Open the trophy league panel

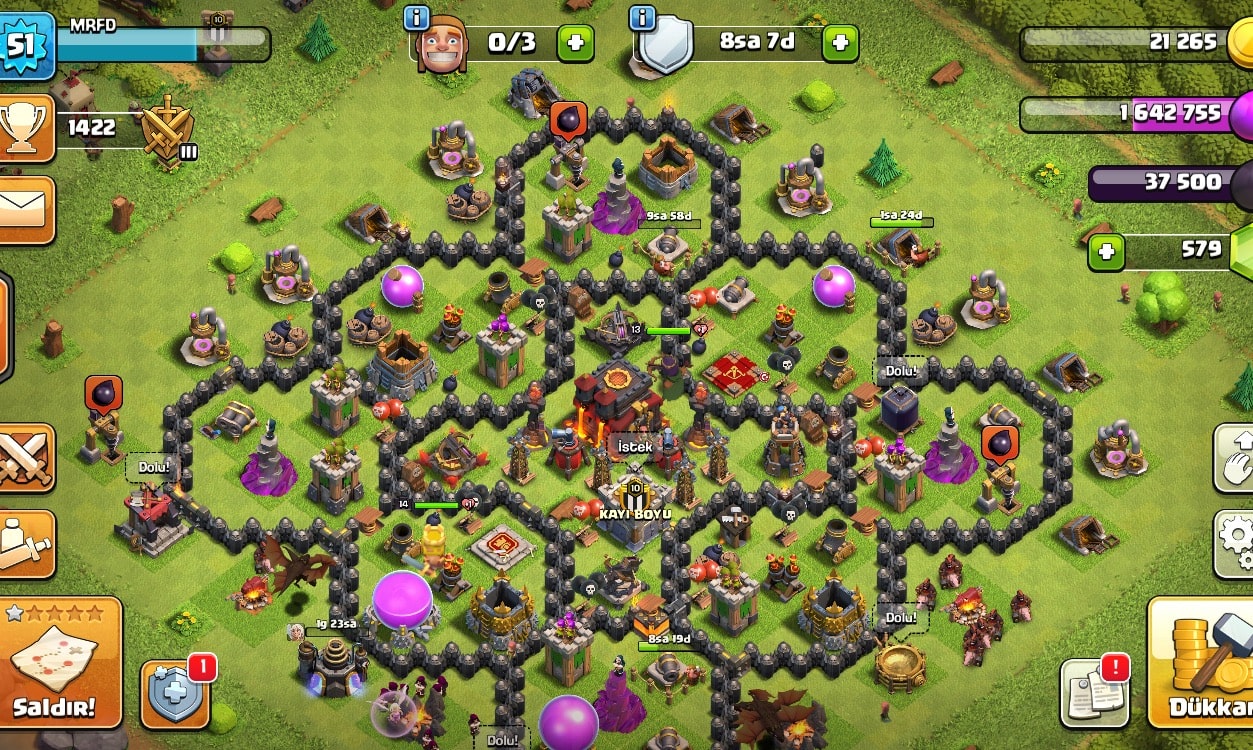(x=26, y=127)
